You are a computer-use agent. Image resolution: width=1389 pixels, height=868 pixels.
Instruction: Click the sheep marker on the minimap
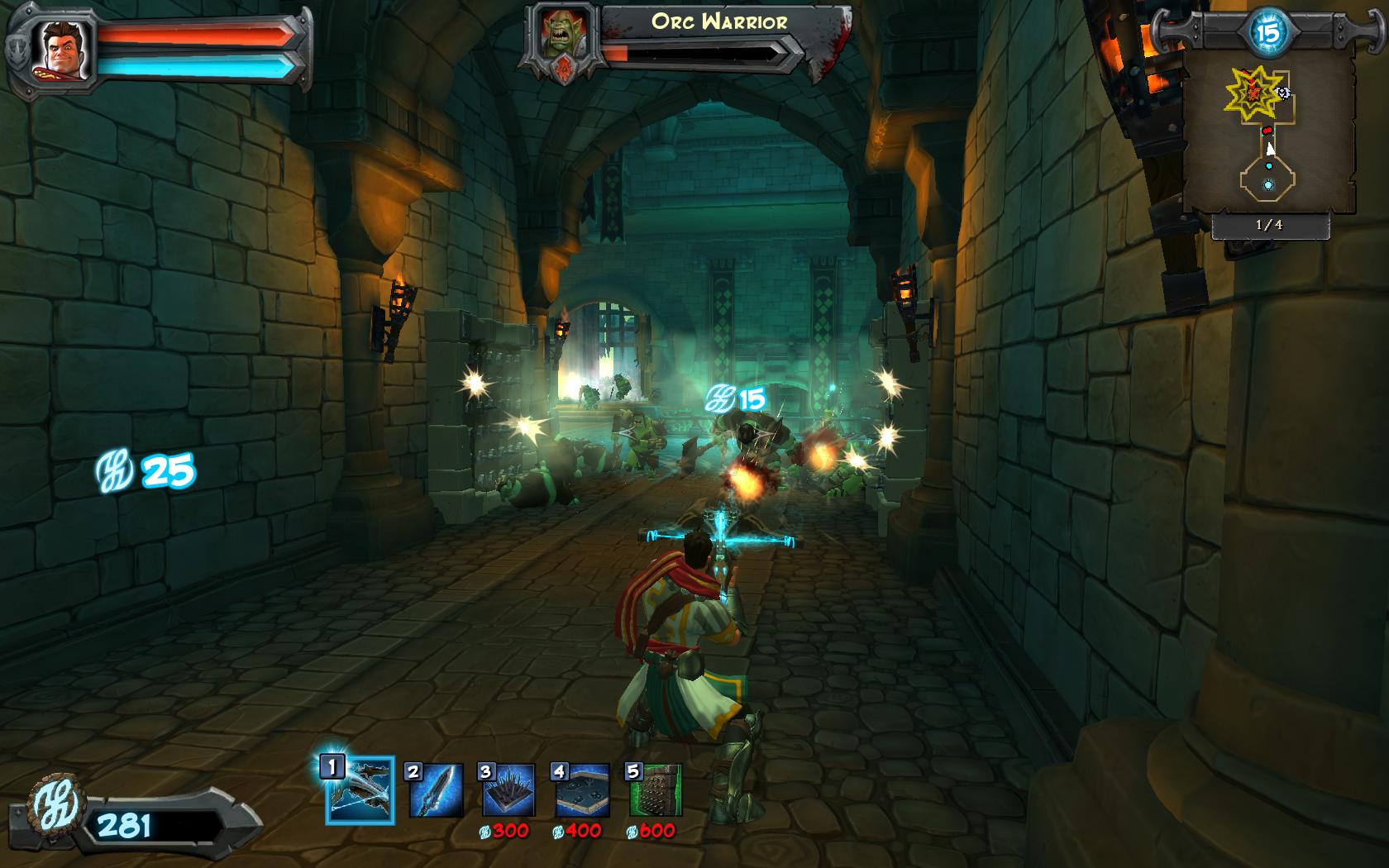point(1282,93)
